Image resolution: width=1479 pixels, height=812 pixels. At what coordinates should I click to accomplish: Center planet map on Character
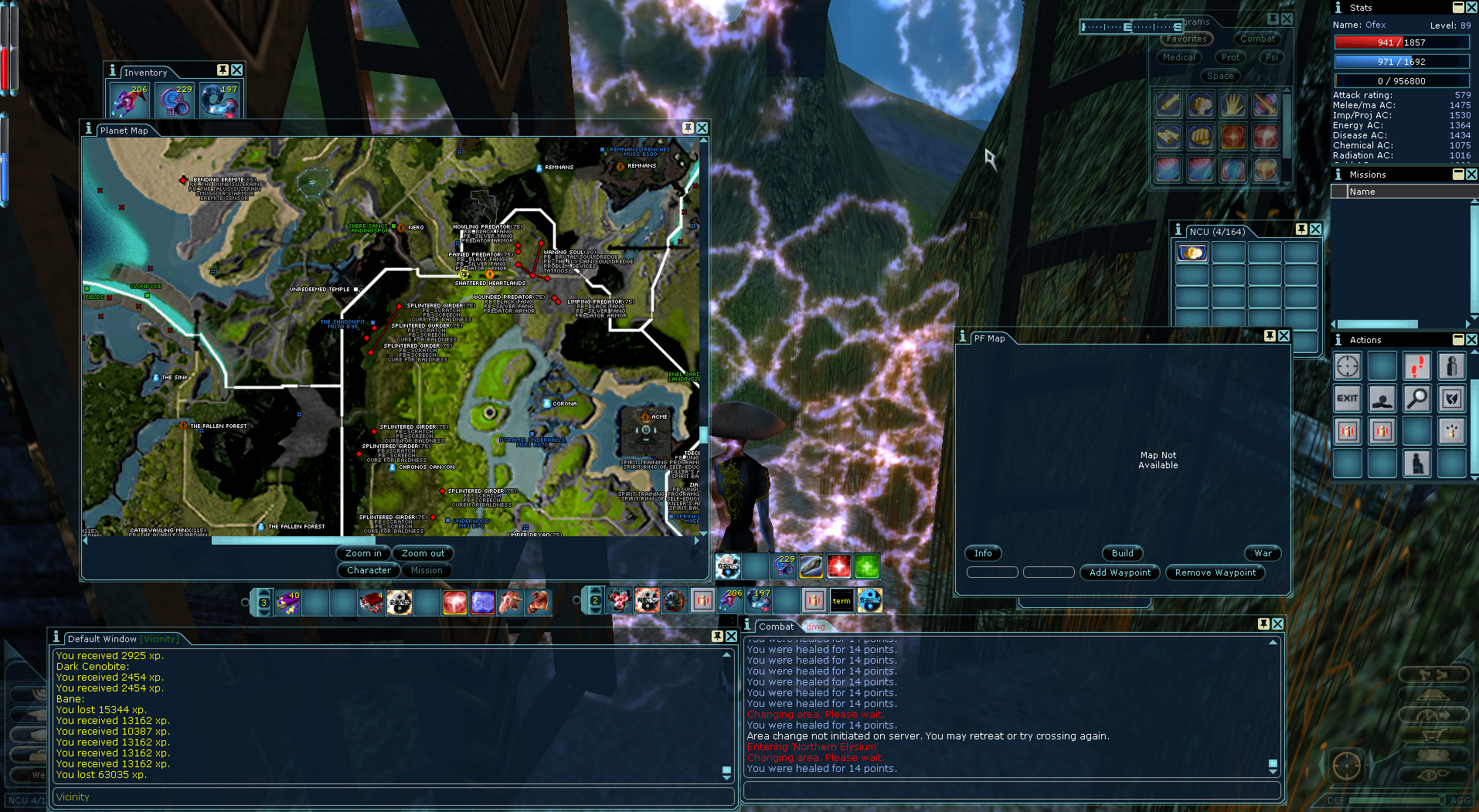point(369,570)
